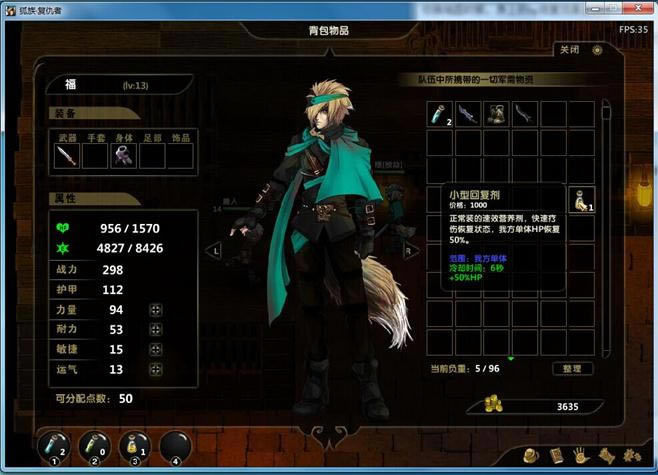Use quick slot 1 blue potion
Viewport: 658px width, 475px height.
pos(53,447)
